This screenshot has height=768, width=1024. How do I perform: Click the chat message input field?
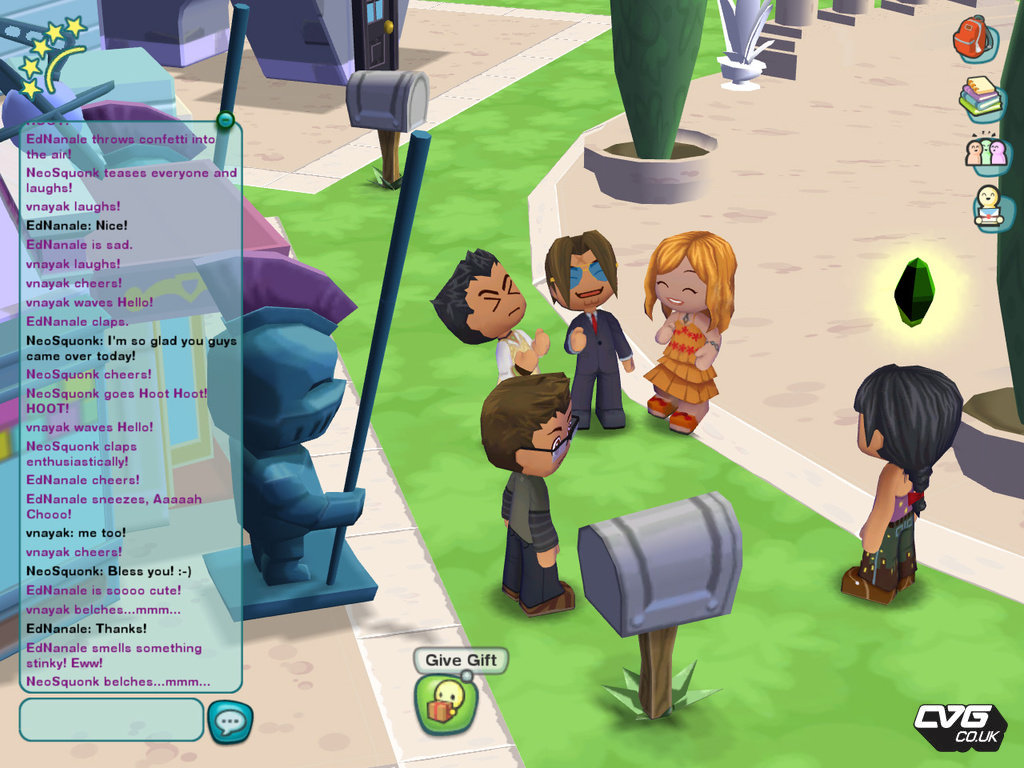click(x=111, y=719)
